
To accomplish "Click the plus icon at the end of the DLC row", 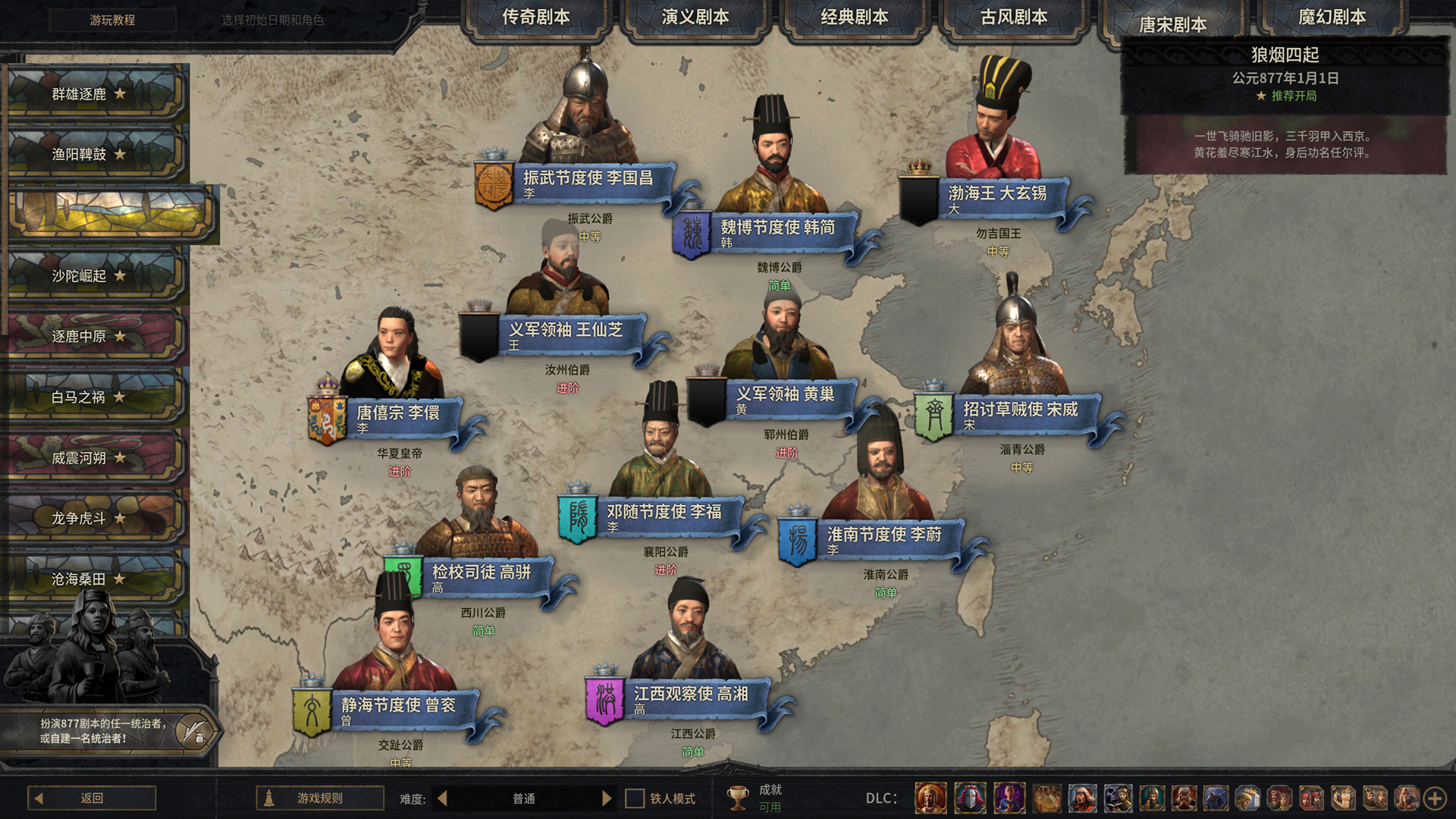I will click(1436, 797).
